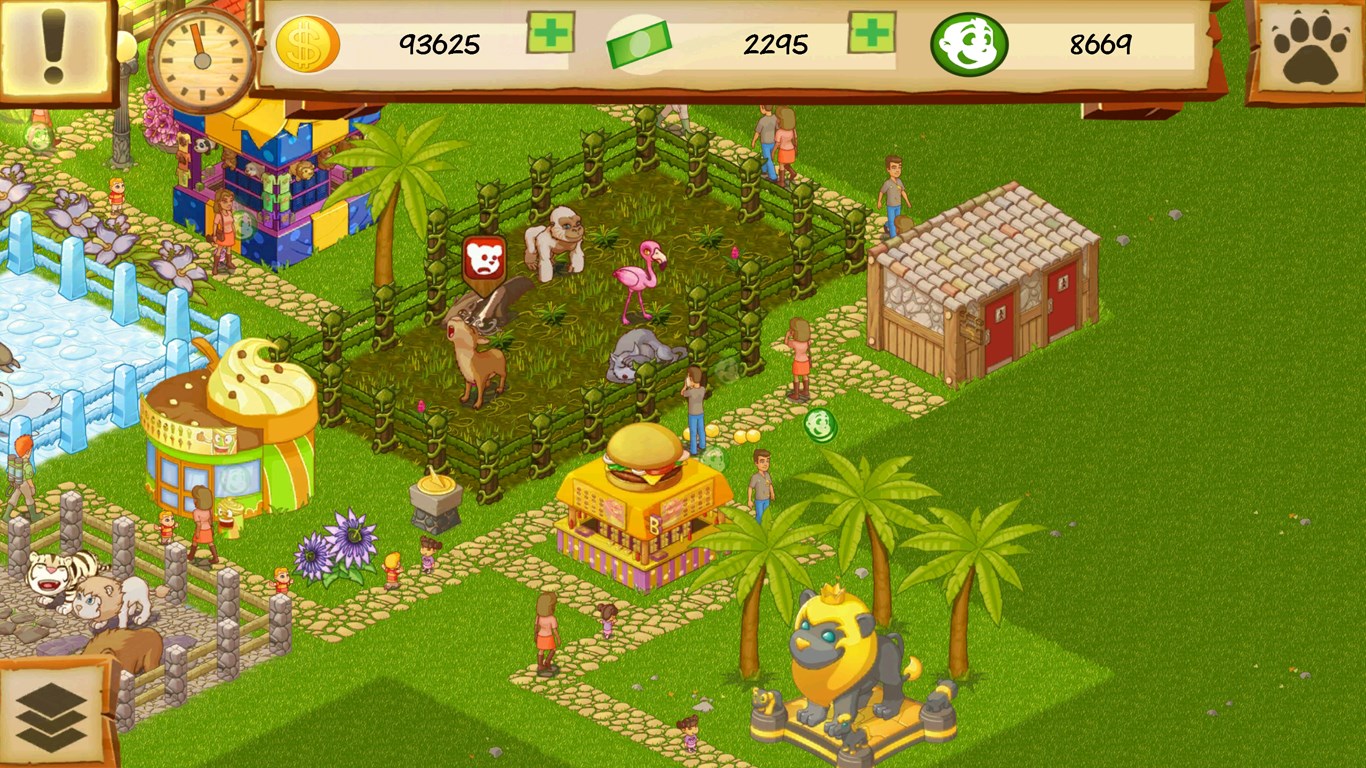Collect the green visitor face token

pos(820,425)
